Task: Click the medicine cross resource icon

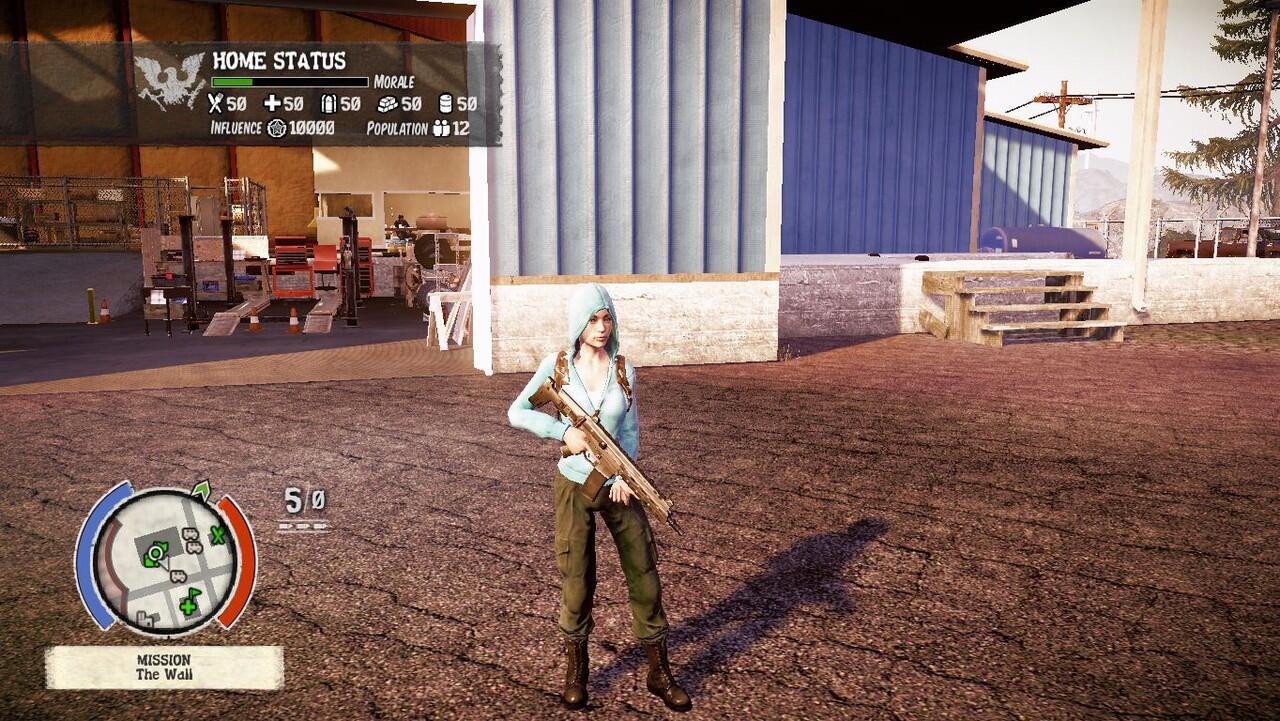Action: coord(271,103)
